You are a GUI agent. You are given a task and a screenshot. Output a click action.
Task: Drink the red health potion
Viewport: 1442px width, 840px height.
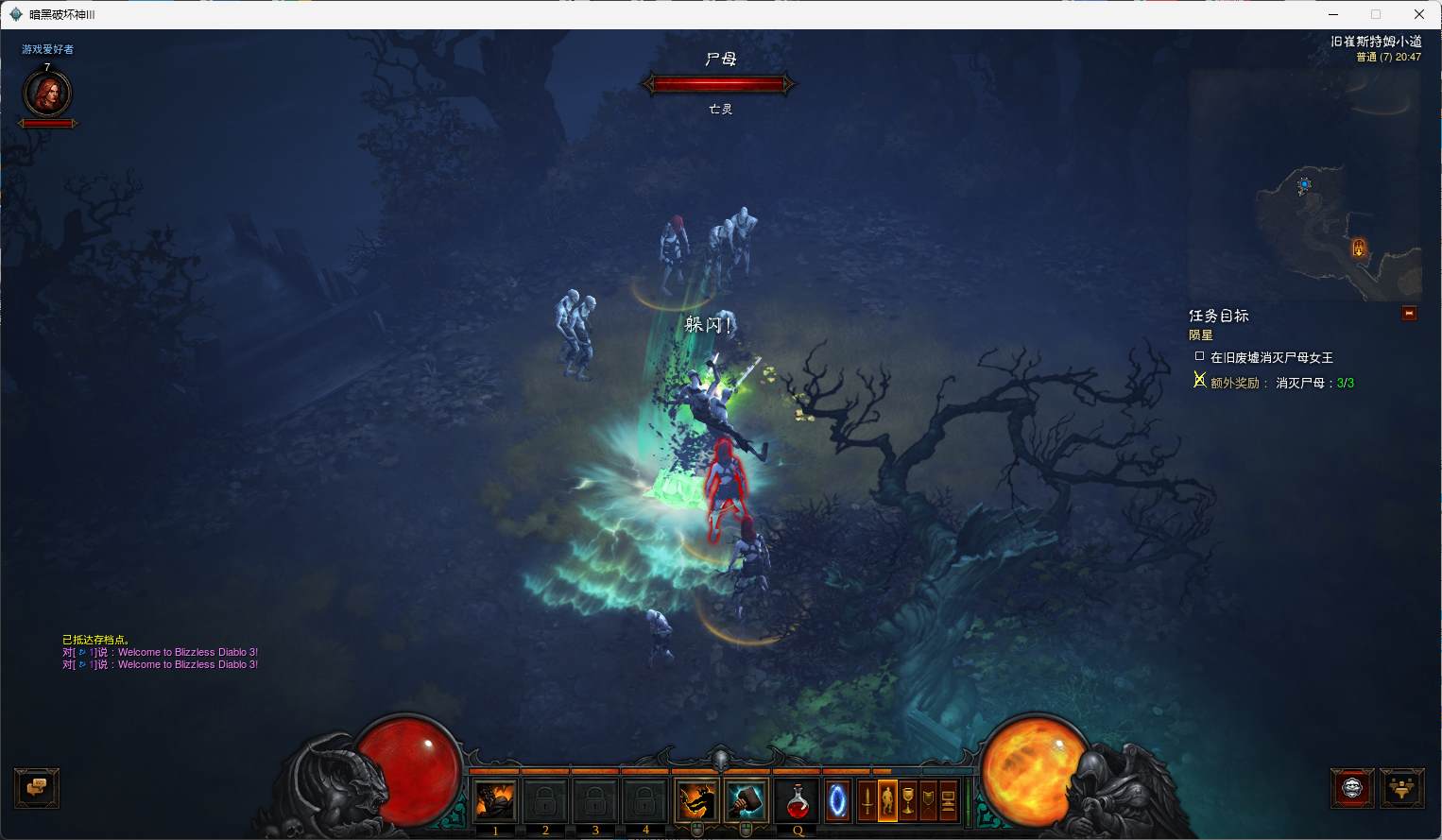(x=798, y=802)
